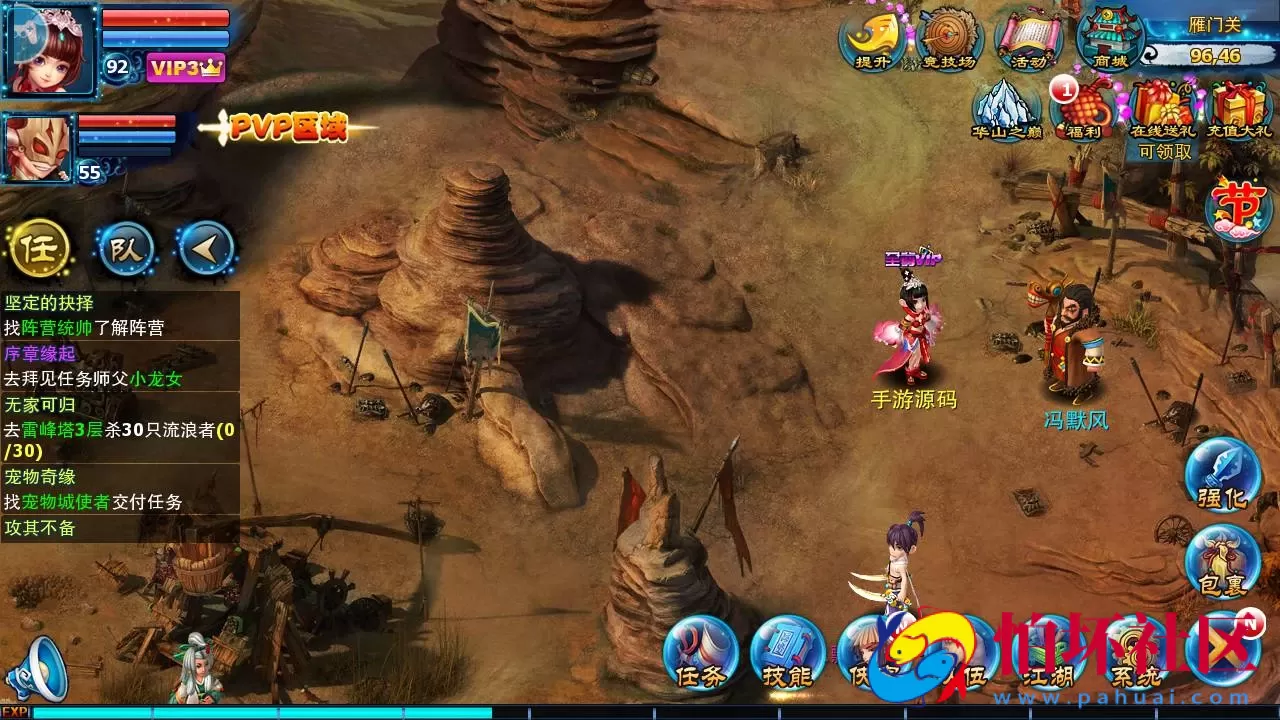Click the 提升 upgrade icon

point(872,40)
